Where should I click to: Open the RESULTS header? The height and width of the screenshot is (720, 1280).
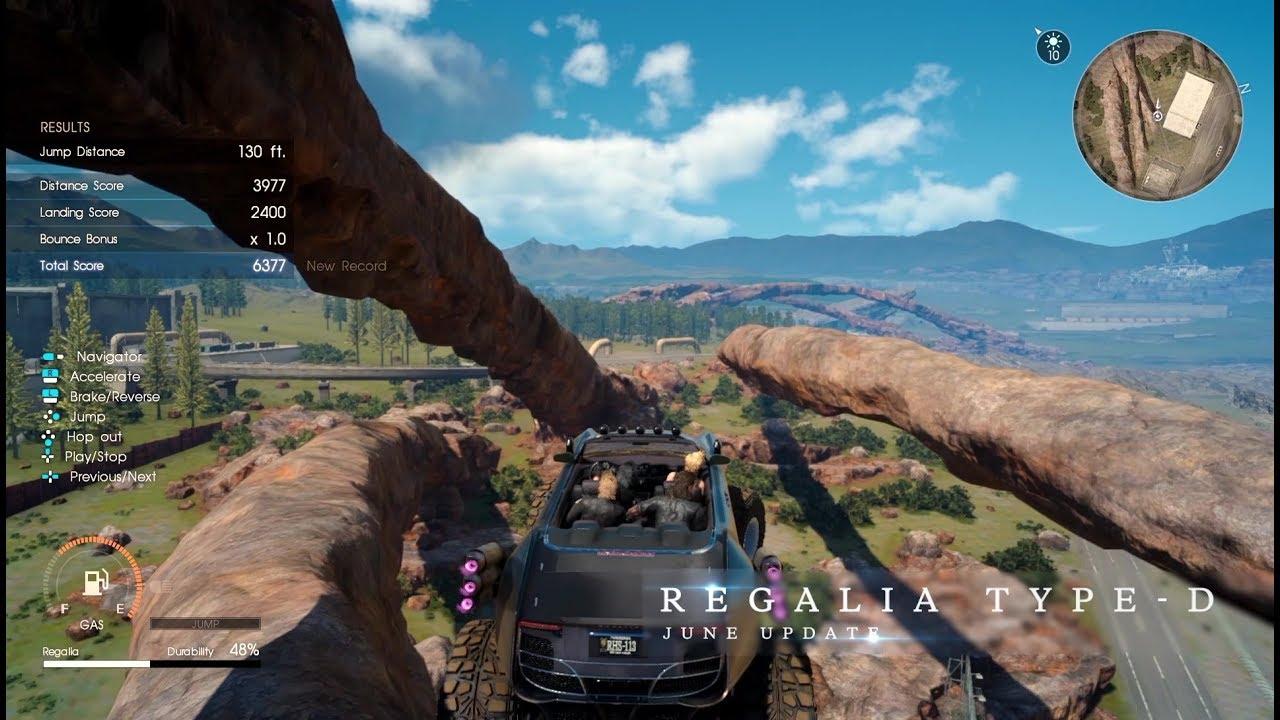coord(65,127)
